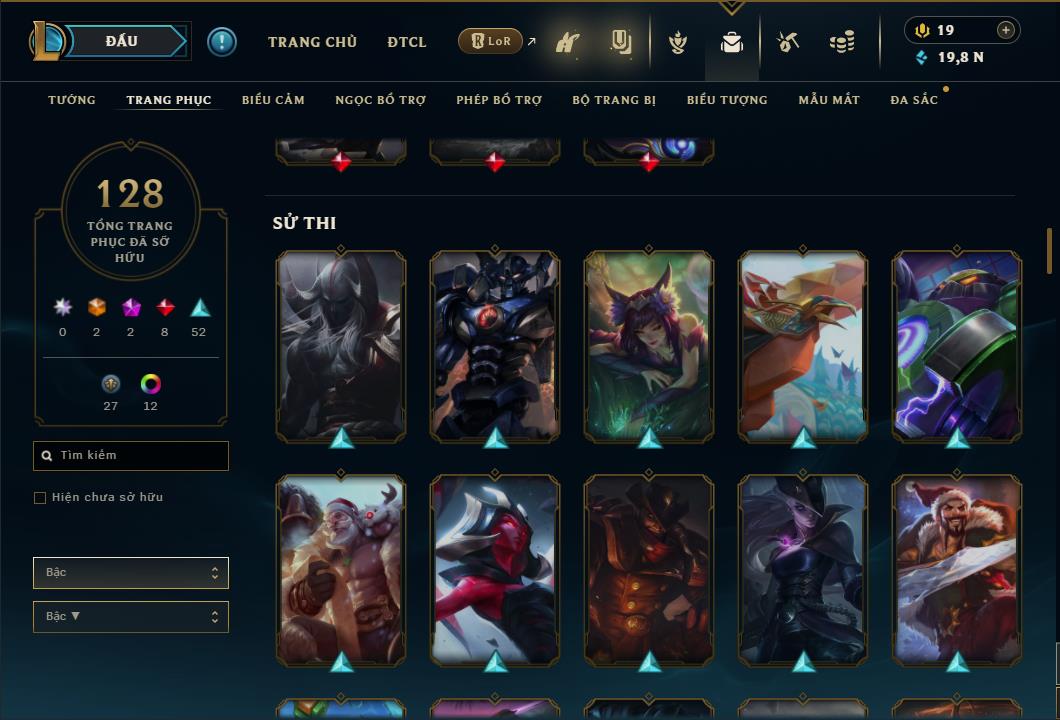Screen dimensions: 1060x720
Task: Open the coin stack store icon
Action: (842, 42)
